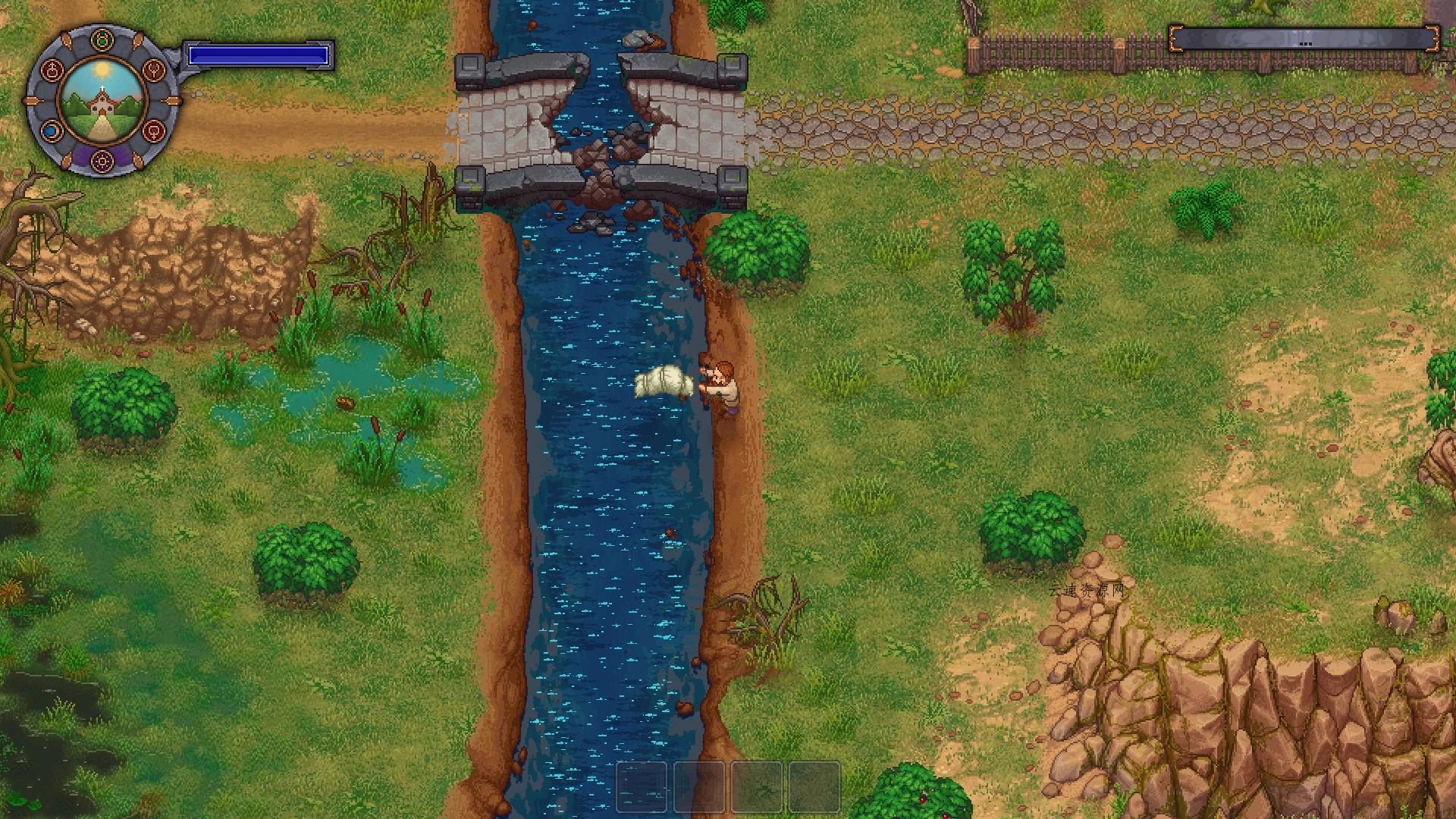Click the broken stone bridge over the river
The height and width of the screenshot is (819, 1456).
[x=599, y=121]
